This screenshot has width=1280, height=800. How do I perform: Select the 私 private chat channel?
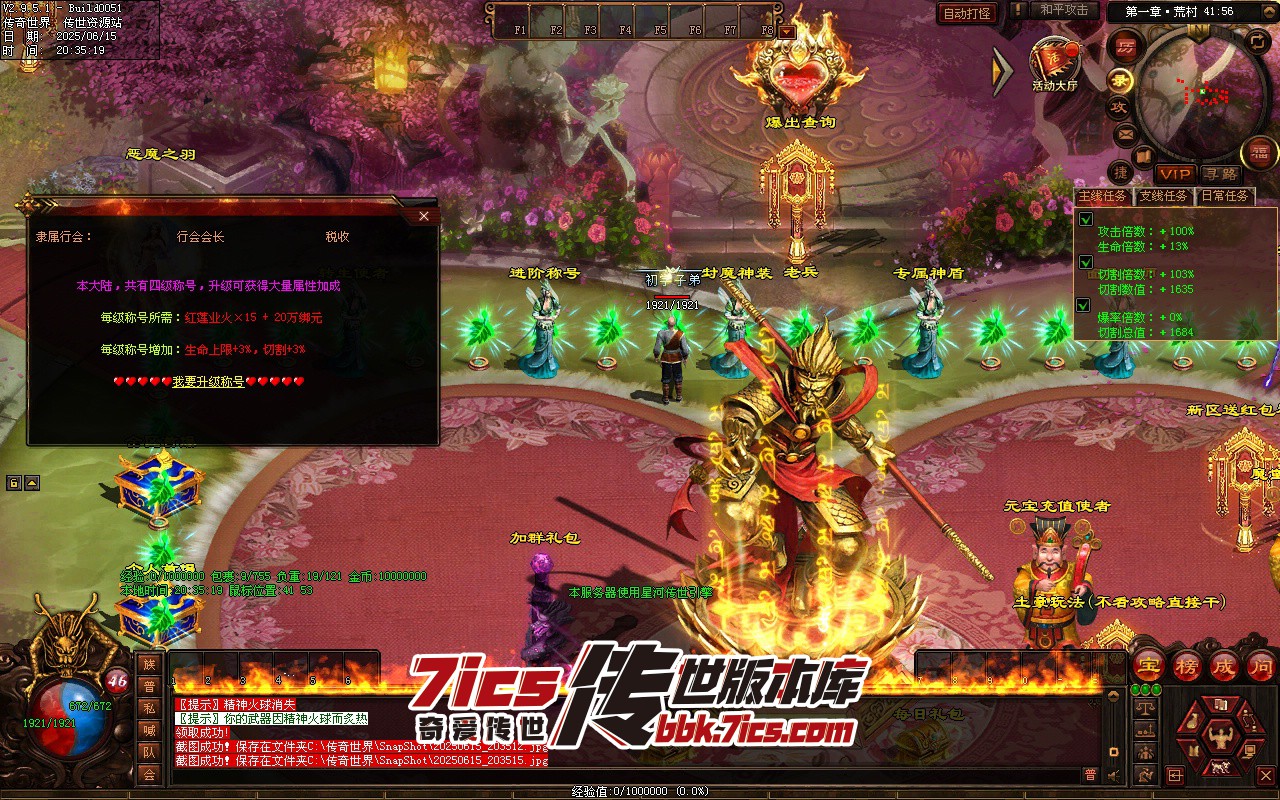click(x=149, y=708)
